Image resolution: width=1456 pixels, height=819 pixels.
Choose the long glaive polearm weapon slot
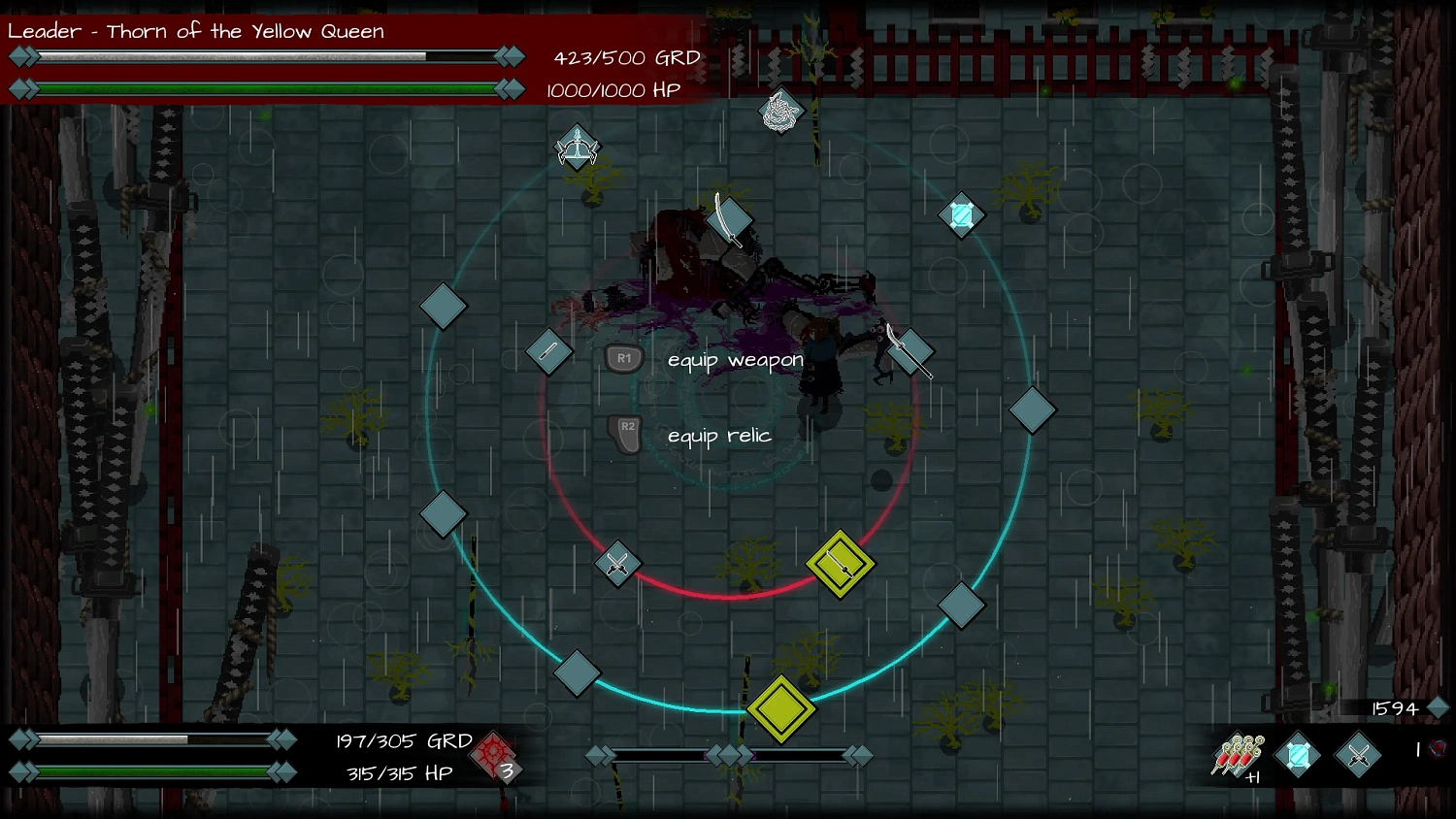(910, 351)
